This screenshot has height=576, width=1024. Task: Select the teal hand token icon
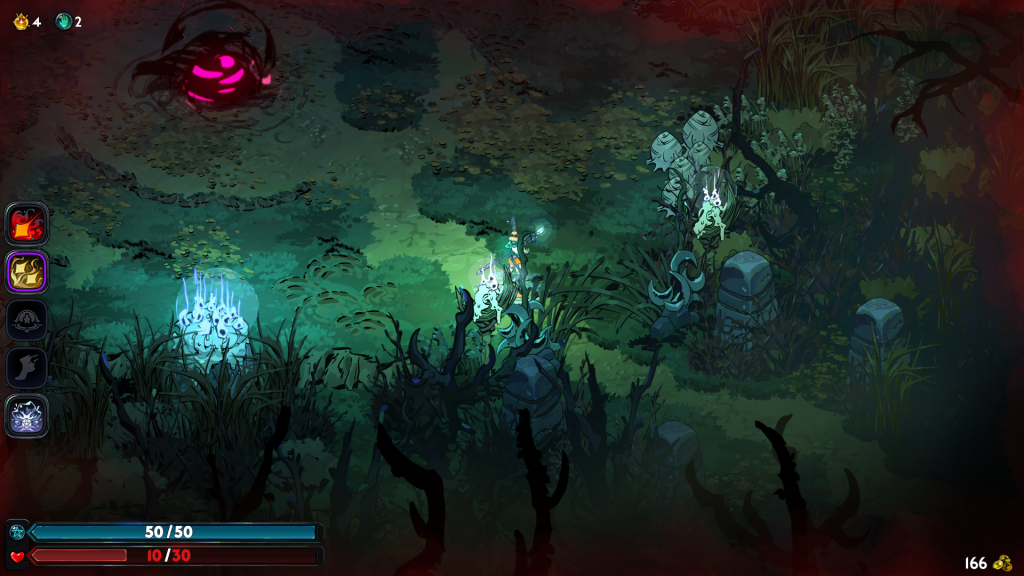coord(63,21)
